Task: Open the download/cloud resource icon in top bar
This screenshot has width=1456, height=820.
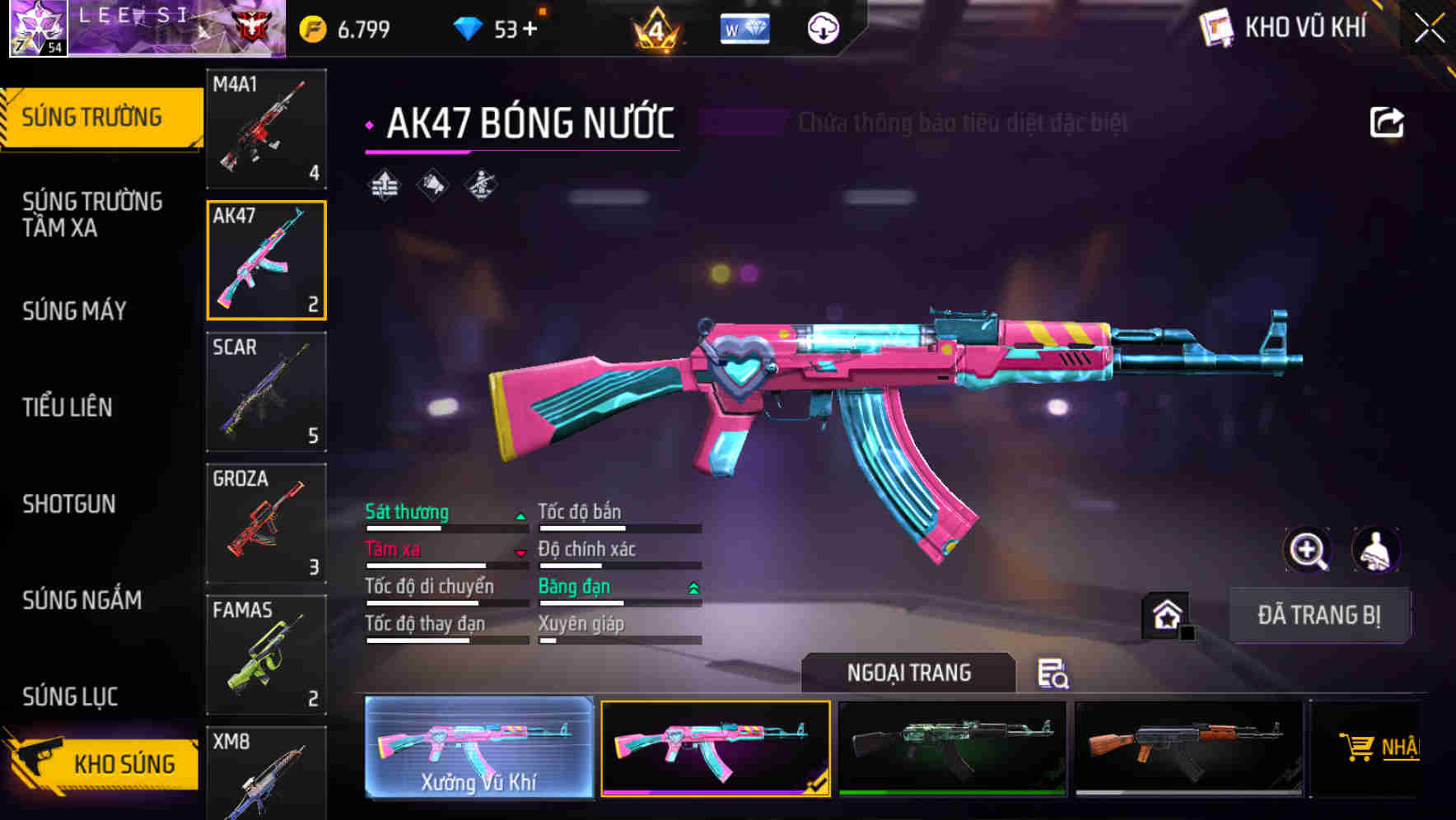Action: (x=824, y=27)
